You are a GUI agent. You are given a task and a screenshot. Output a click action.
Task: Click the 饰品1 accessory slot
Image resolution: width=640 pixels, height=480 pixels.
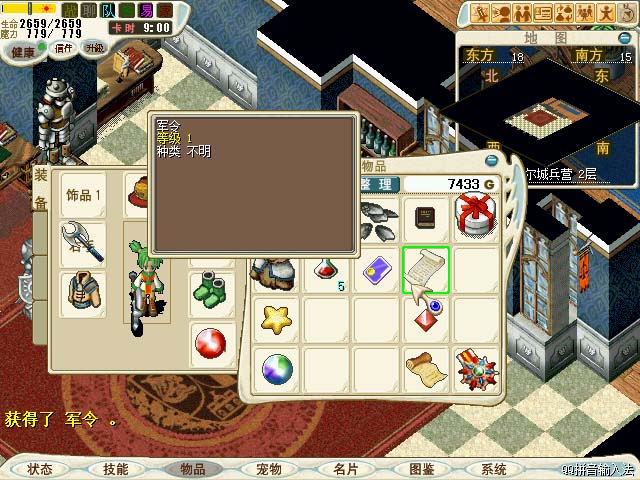pos(82,195)
